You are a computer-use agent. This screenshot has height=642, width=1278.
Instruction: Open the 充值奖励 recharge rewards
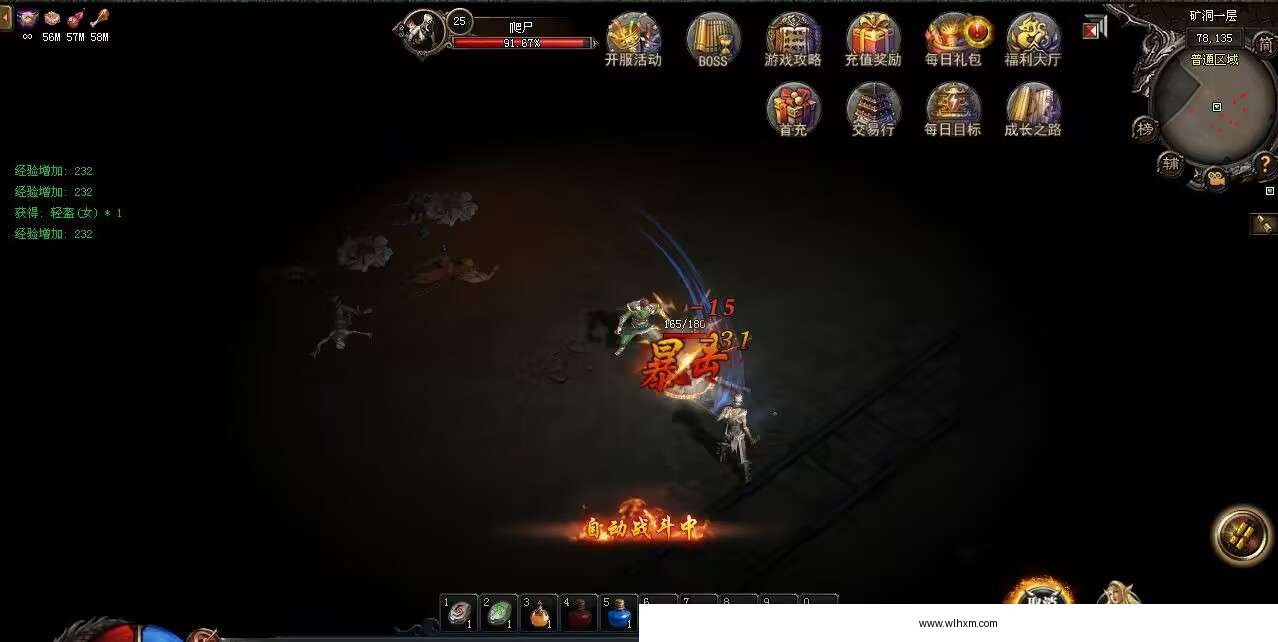[x=873, y=38]
